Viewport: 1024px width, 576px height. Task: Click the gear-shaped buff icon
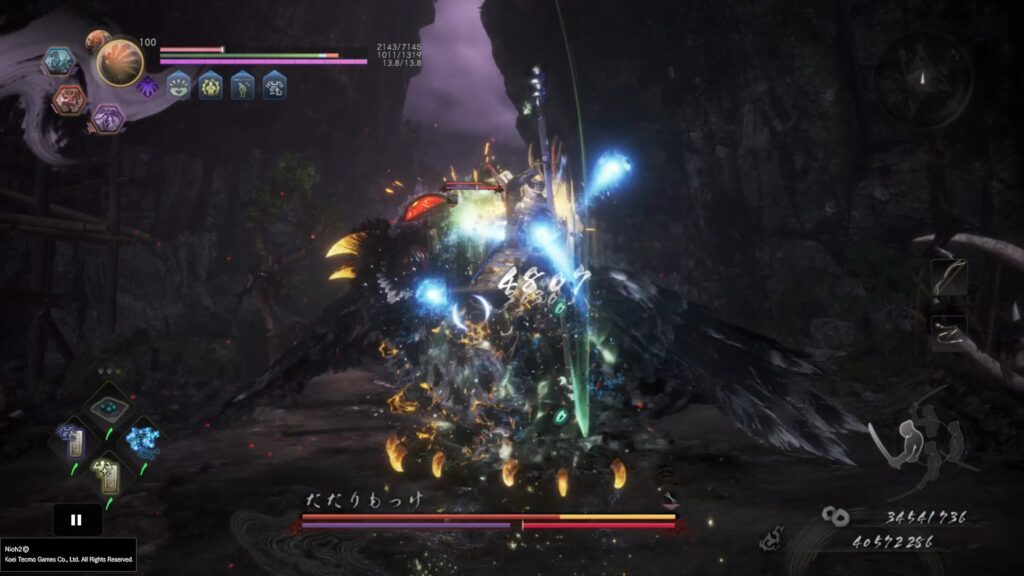[x=211, y=86]
